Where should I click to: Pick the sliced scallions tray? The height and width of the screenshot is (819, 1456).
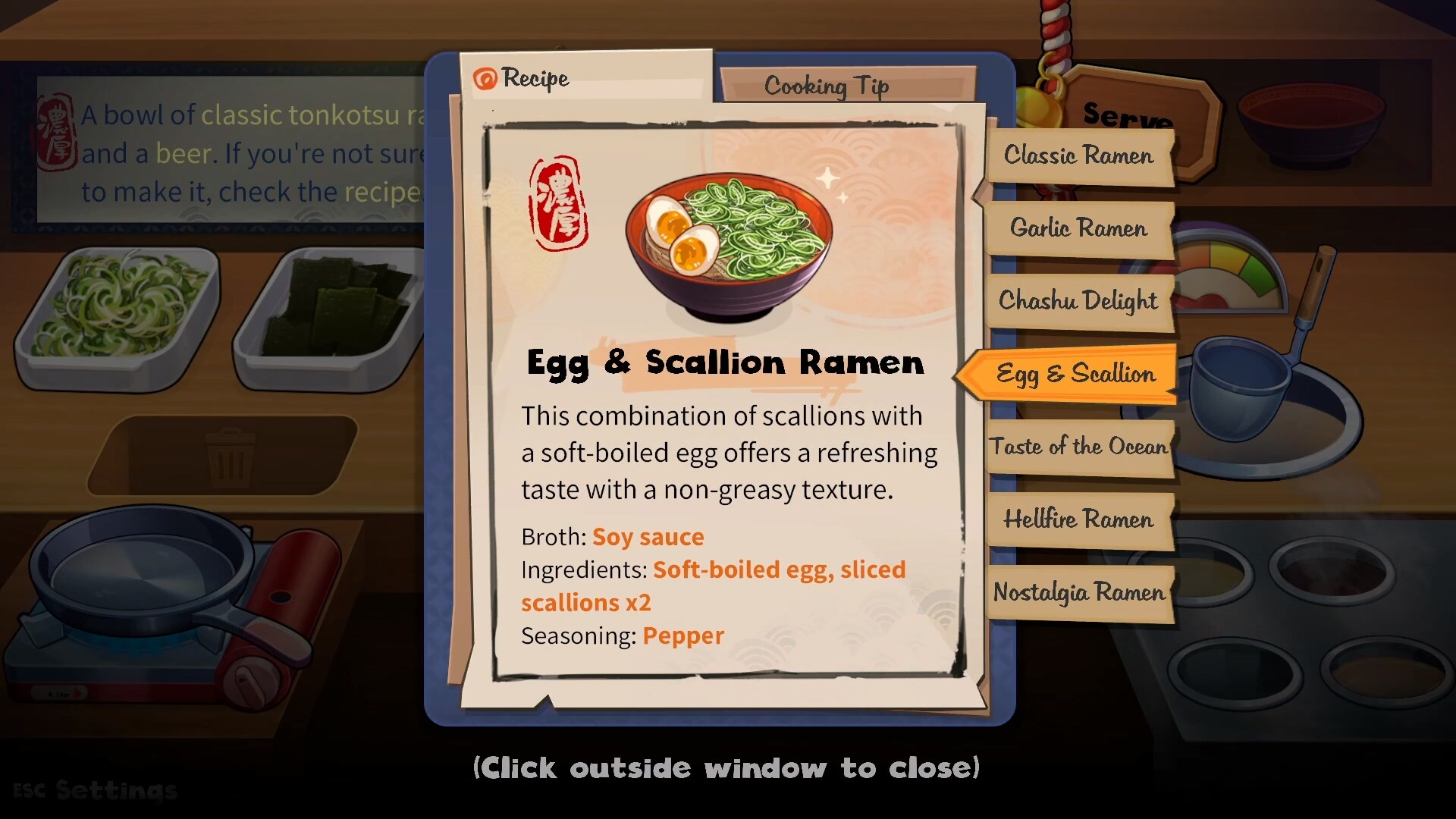[x=118, y=311]
